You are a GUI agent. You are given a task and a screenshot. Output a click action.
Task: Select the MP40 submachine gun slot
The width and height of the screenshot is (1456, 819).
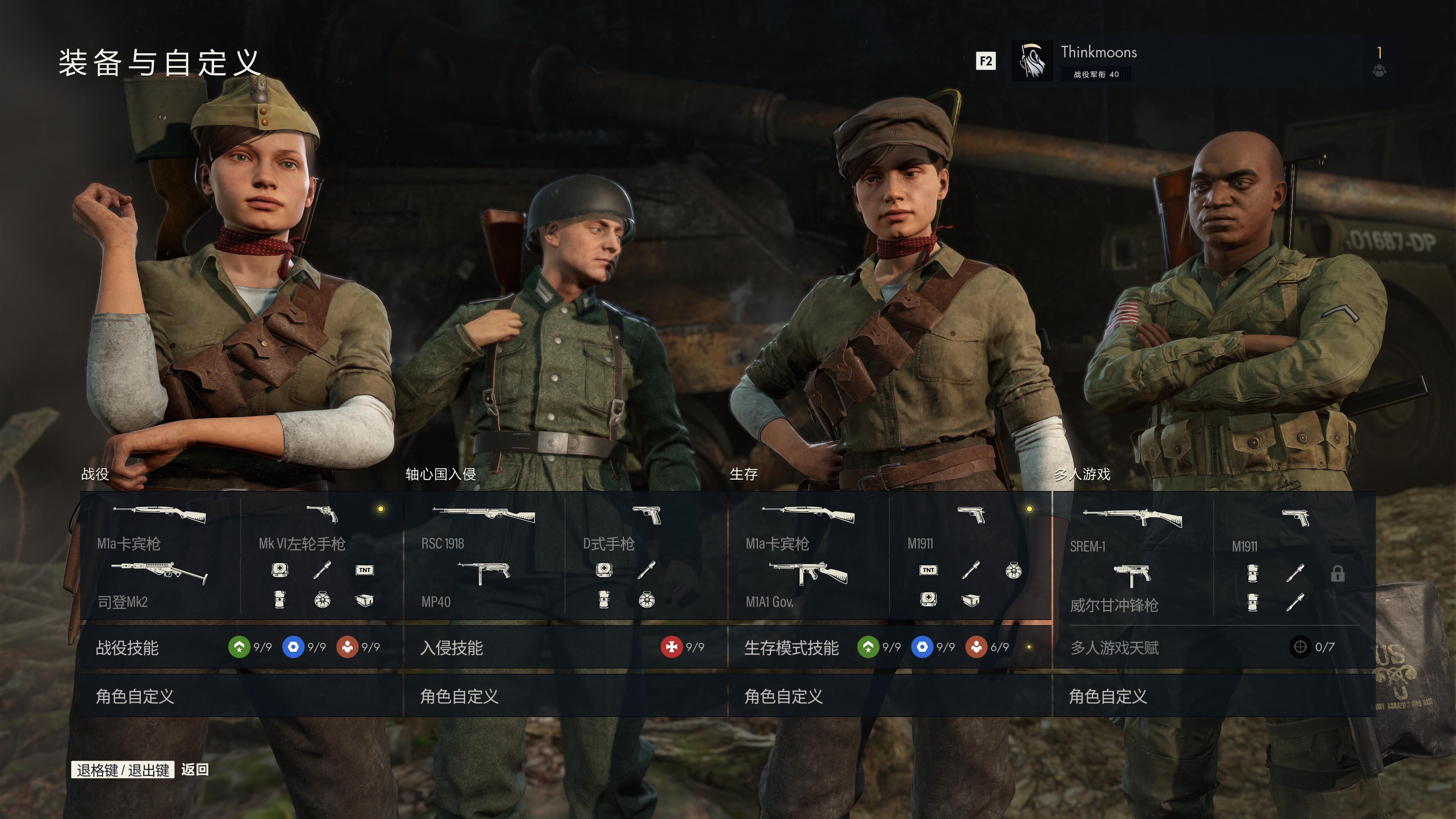483,584
